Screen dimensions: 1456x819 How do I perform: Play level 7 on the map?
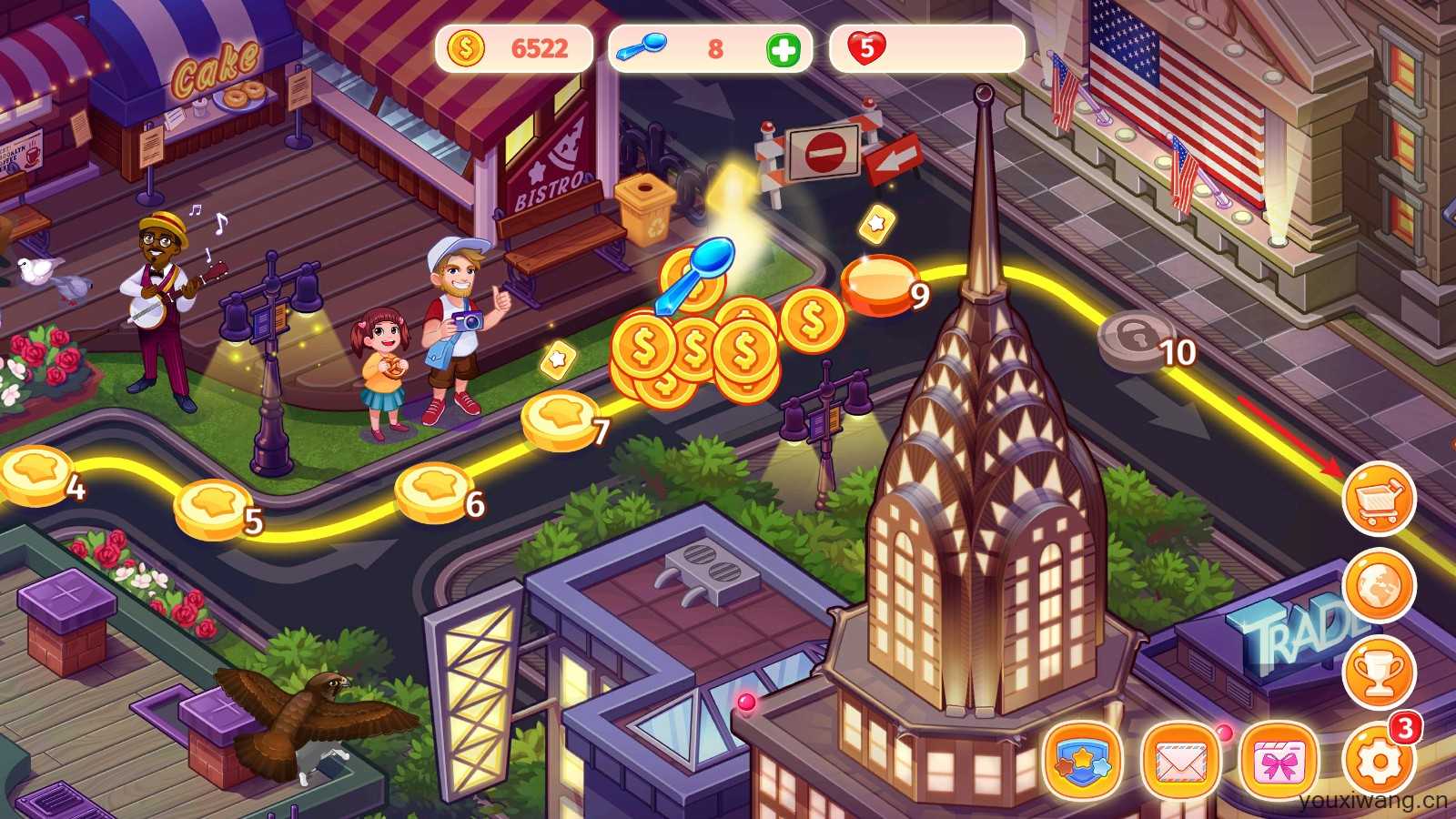[x=560, y=419]
